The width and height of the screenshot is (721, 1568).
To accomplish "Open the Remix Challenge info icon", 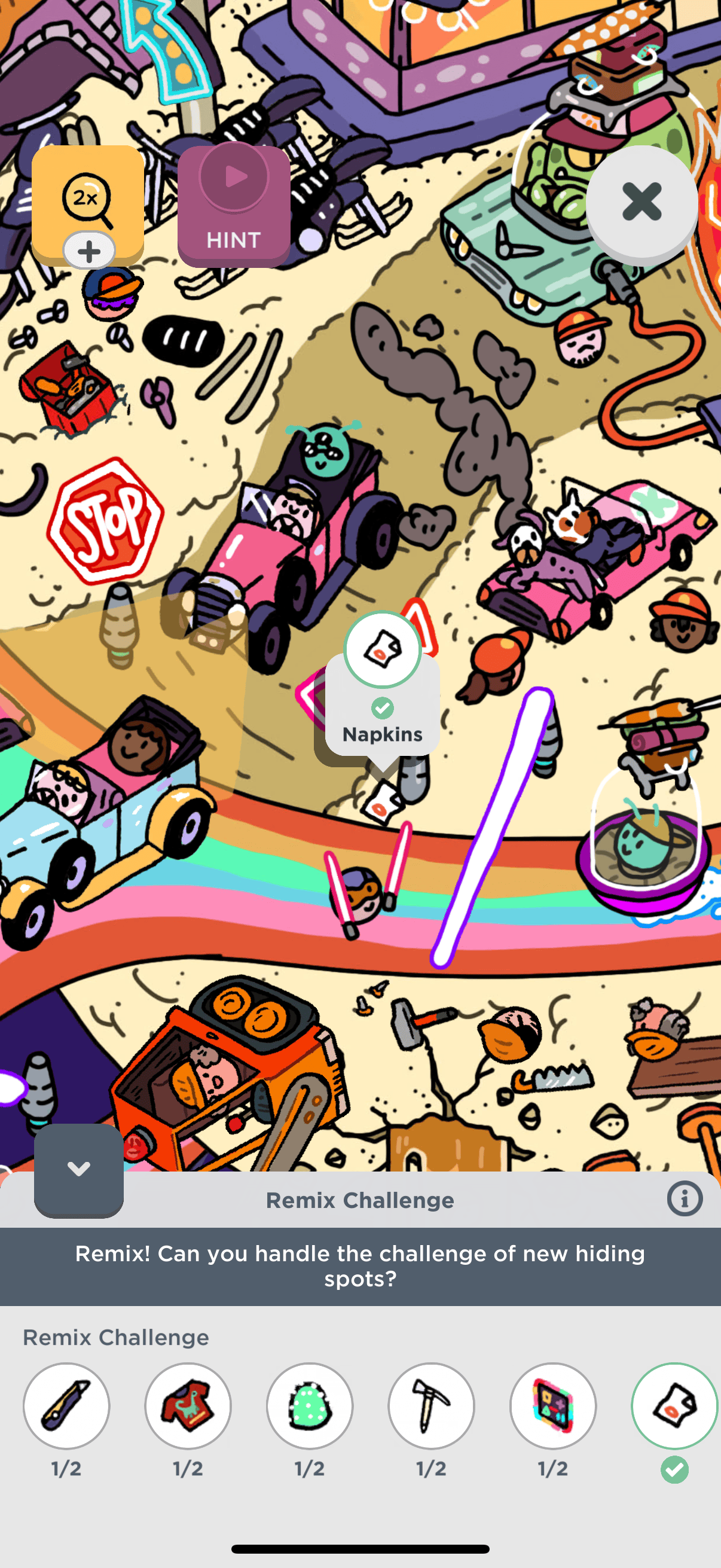I will 685,1199.
